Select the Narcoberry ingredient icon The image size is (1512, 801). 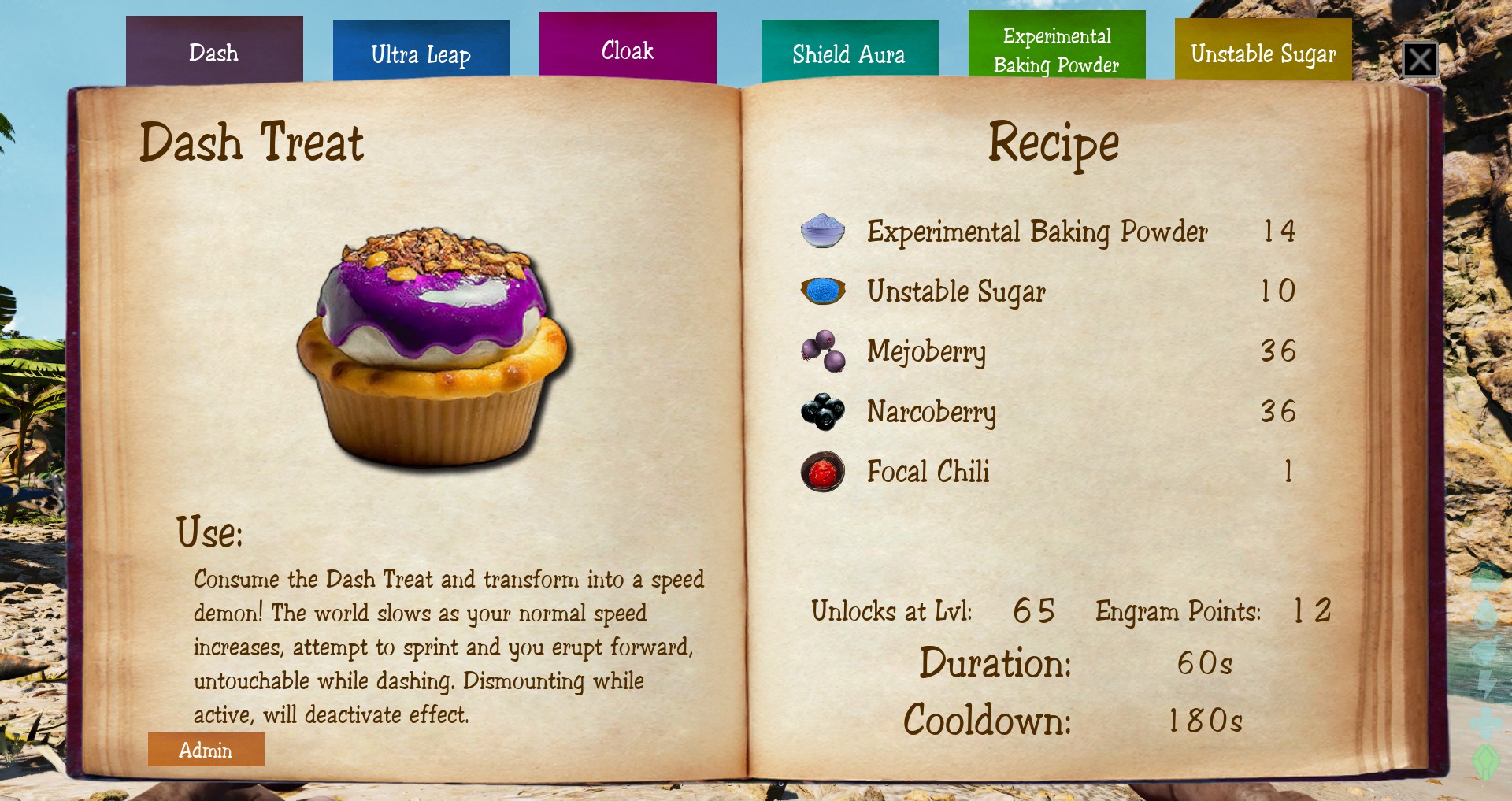(x=823, y=411)
